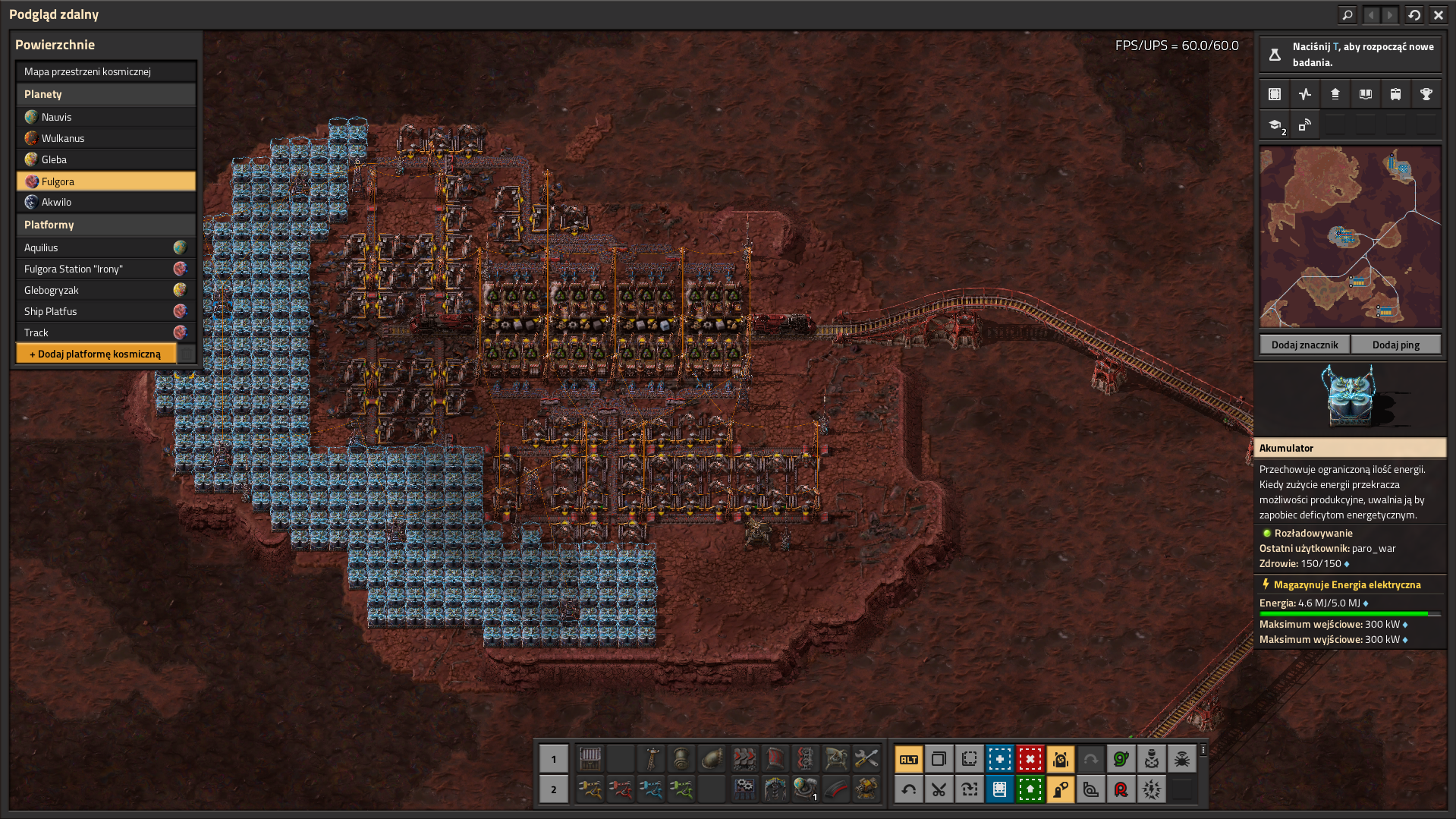Show achievements via the trophy icon
The image size is (1456, 819).
(x=1426, y=94)
